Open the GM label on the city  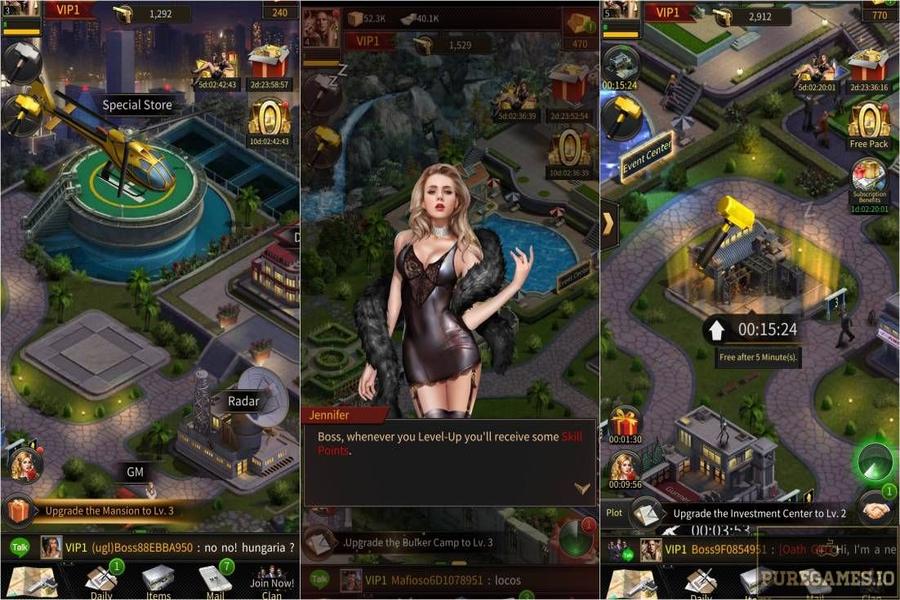pos(136,472)
